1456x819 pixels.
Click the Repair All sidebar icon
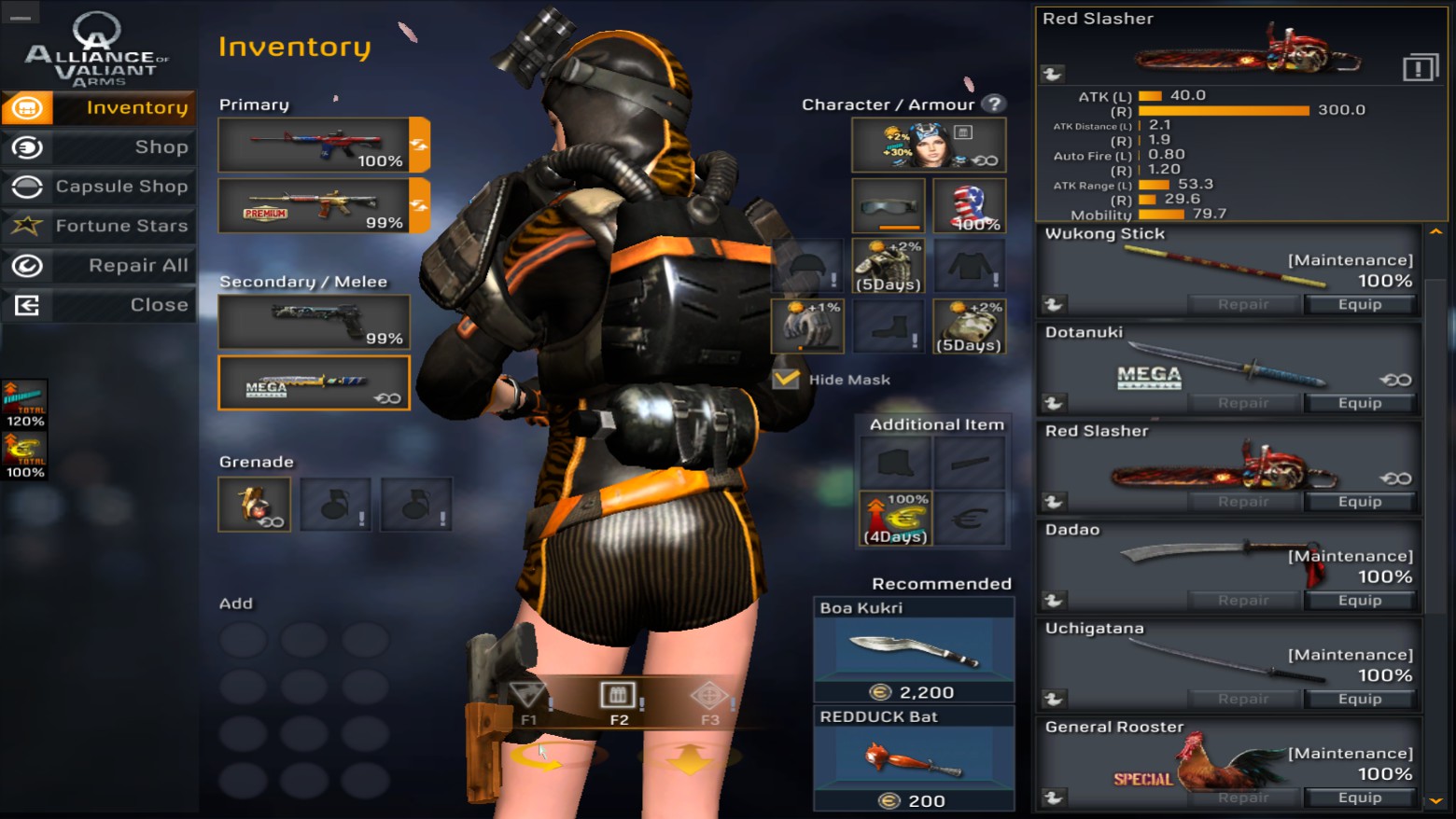click(x=28, y=265)
